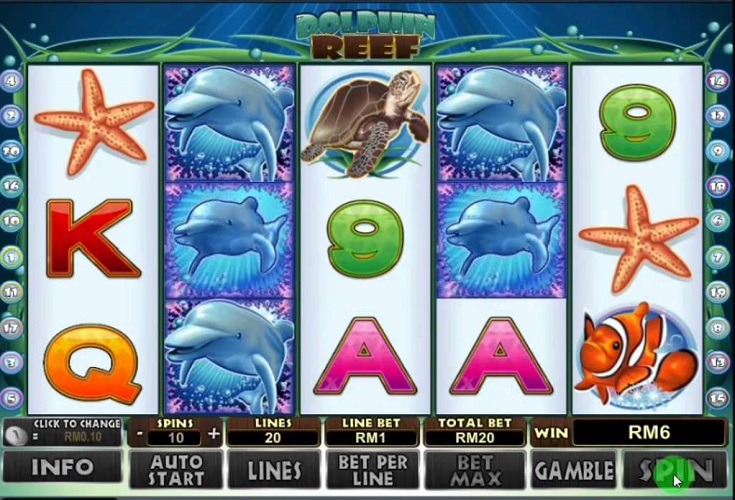This screenshot has width=735, height=500.
Task: Click the LINES button
Action: 275,469
